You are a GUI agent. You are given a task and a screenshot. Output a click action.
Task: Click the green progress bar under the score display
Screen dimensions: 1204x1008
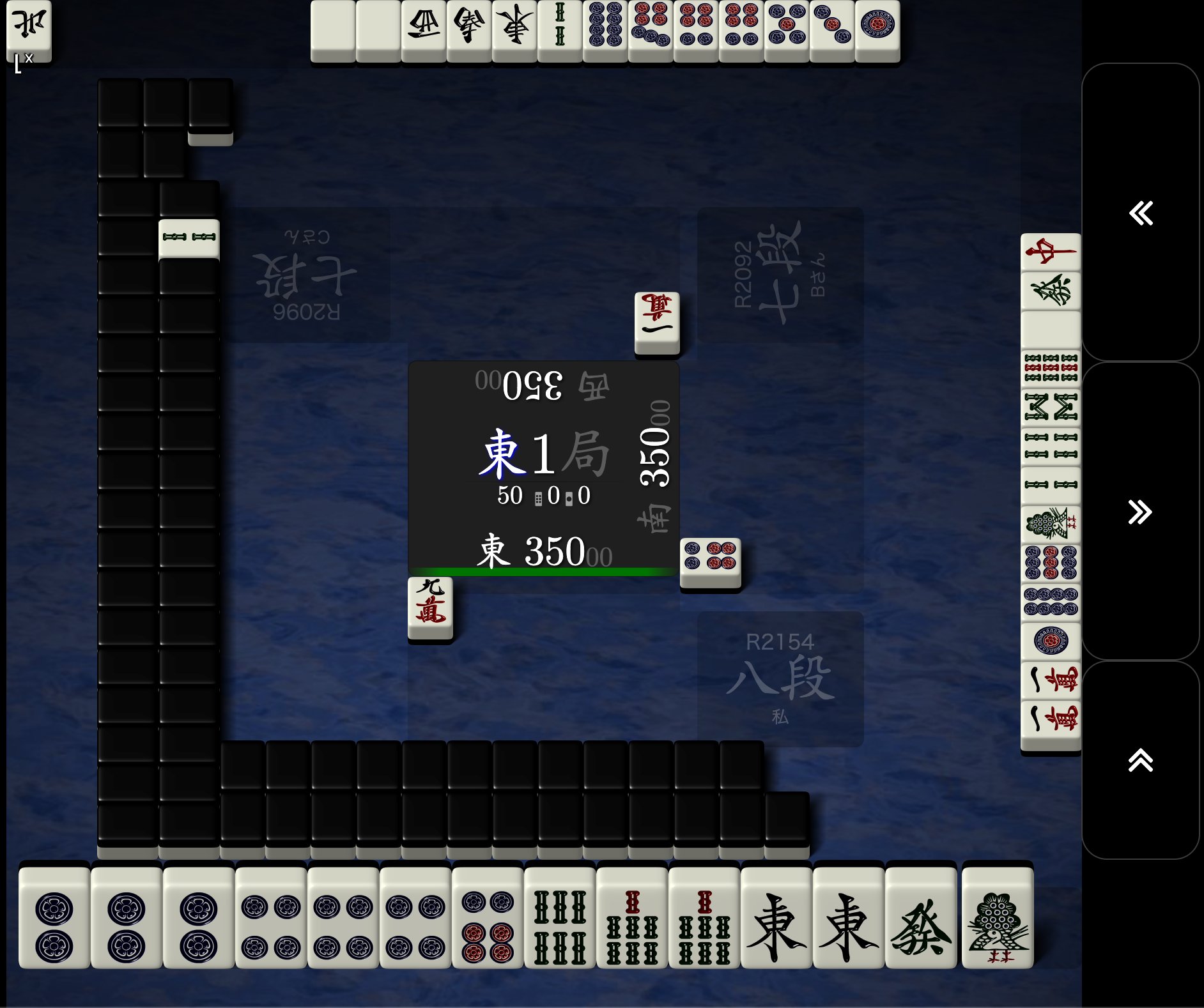point(542,572)
